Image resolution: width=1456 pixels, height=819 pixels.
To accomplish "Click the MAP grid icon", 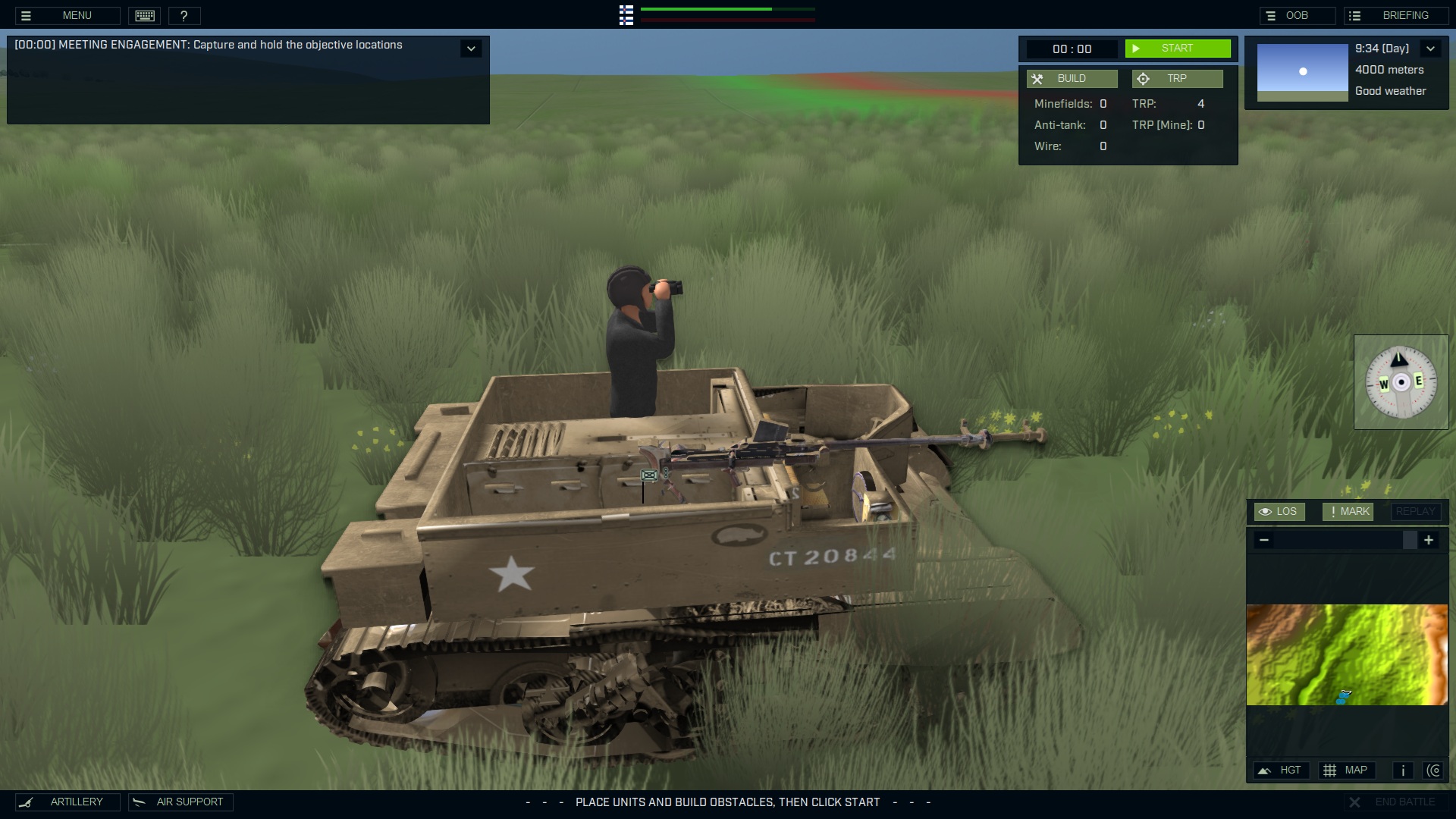I will pyautogui.click(x=1348, y=770).
